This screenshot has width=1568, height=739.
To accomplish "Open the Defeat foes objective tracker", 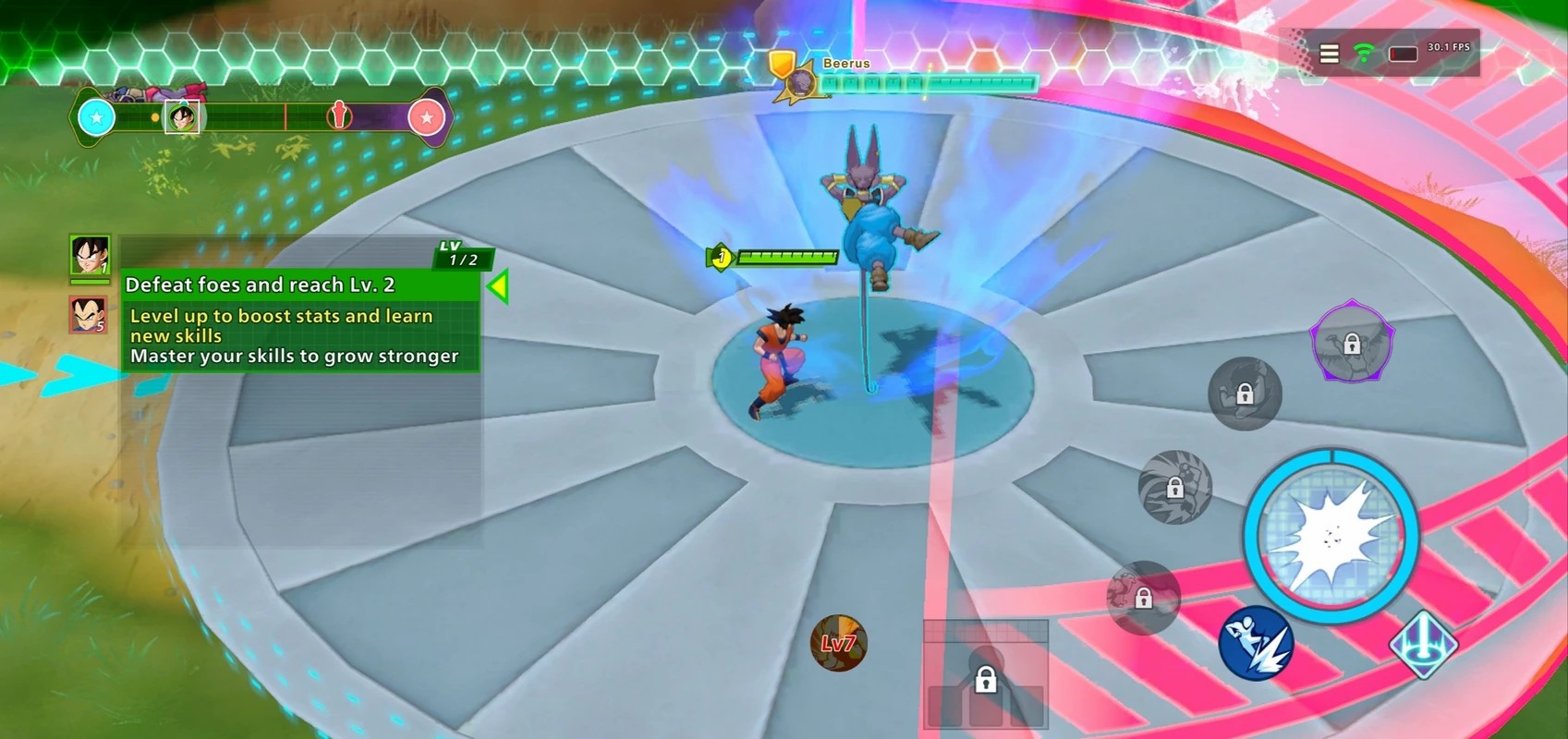I will 299,285.
